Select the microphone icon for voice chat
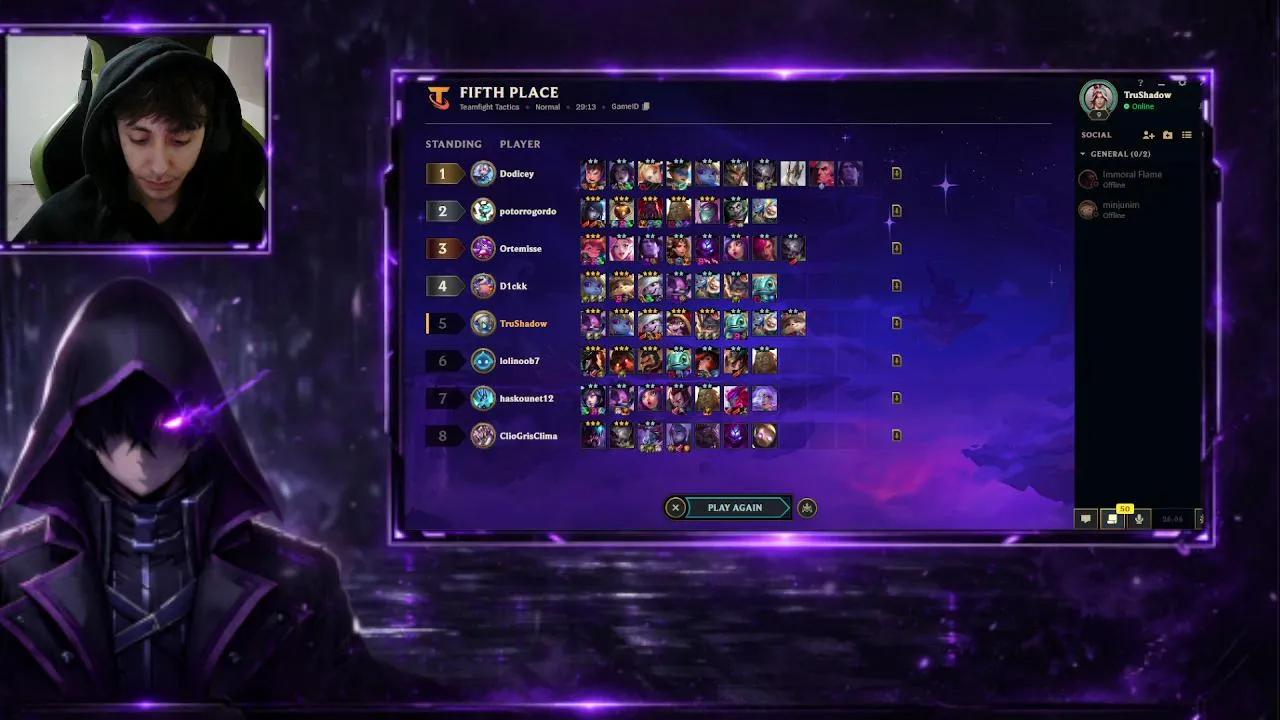Image resolution: width=1280 pixels, height=720 pixels. click(1138, 519)
